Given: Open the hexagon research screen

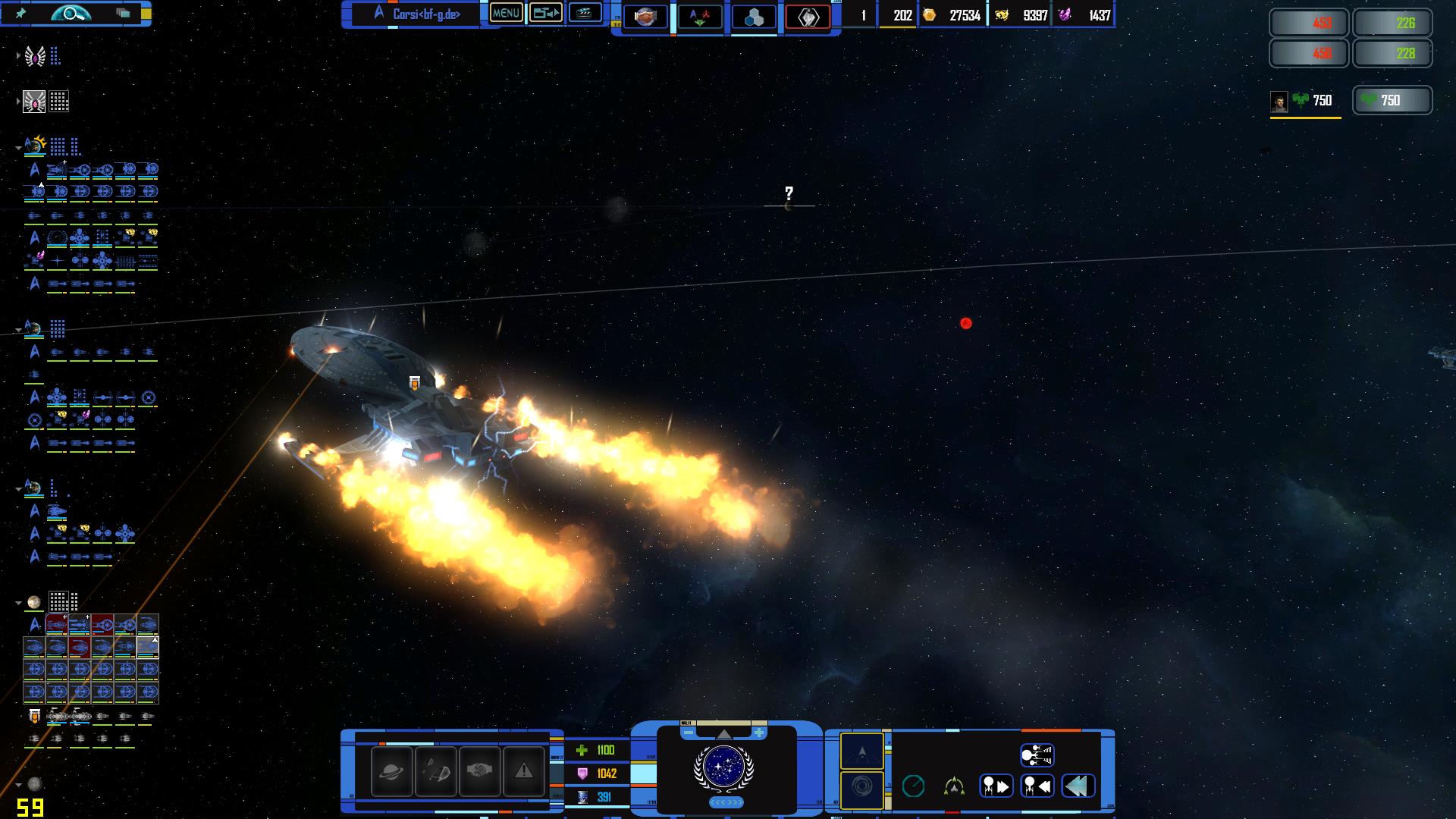Looking at the screenshot, I should pos(754,17).
